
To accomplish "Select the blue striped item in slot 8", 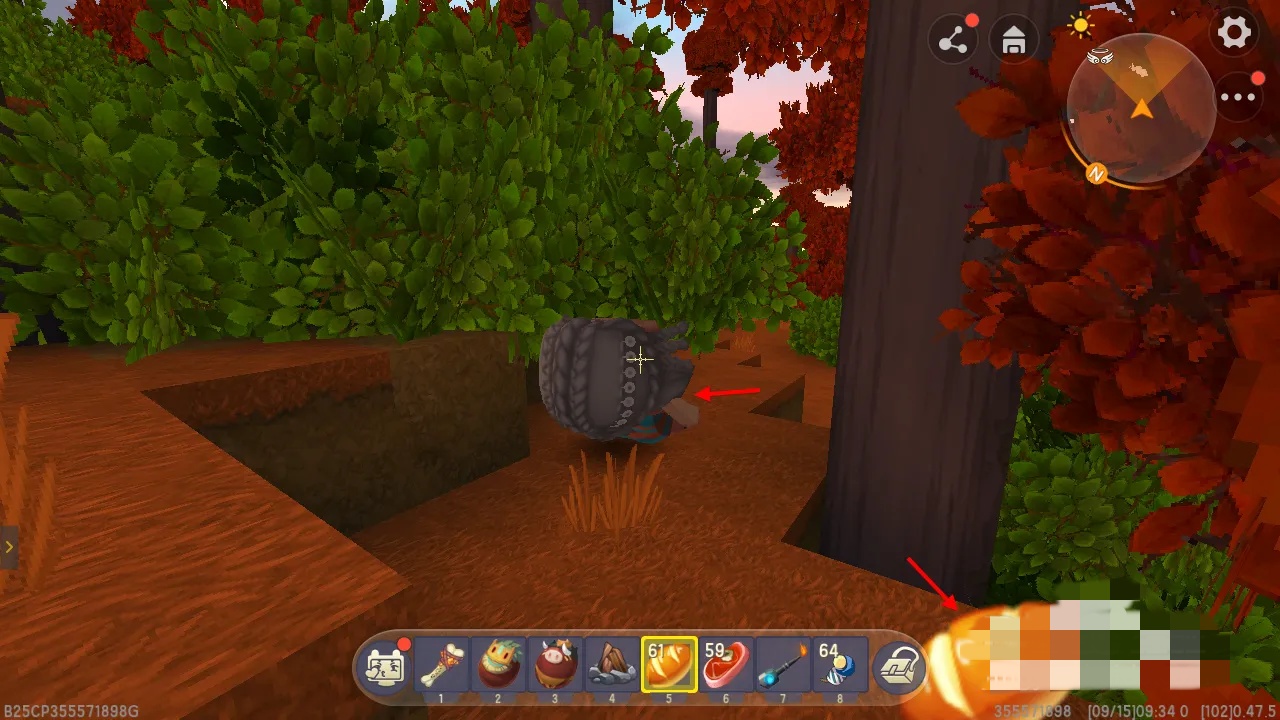I will [840, 664].
